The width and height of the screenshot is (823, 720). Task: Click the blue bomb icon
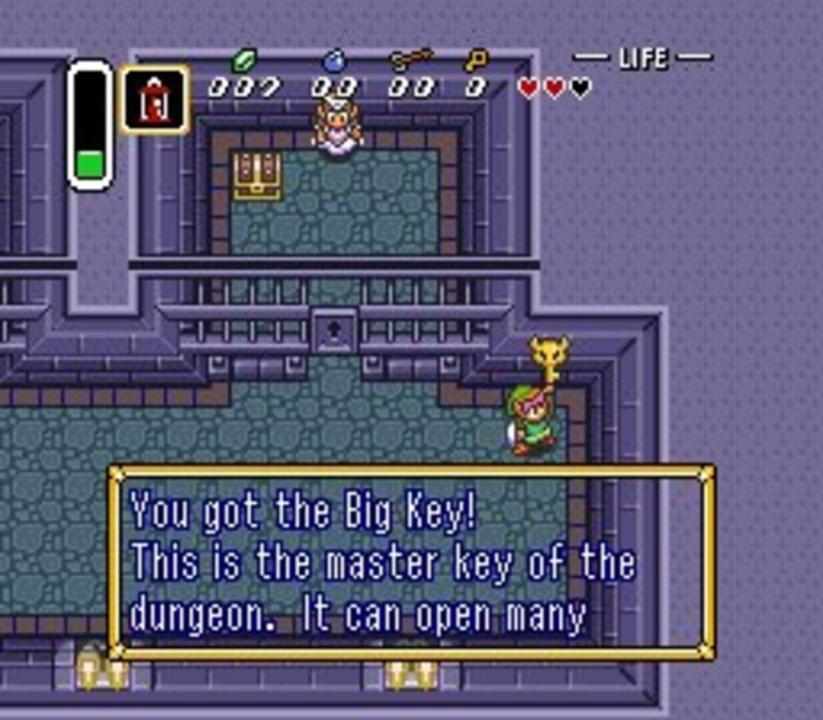[x=333, y=62]
